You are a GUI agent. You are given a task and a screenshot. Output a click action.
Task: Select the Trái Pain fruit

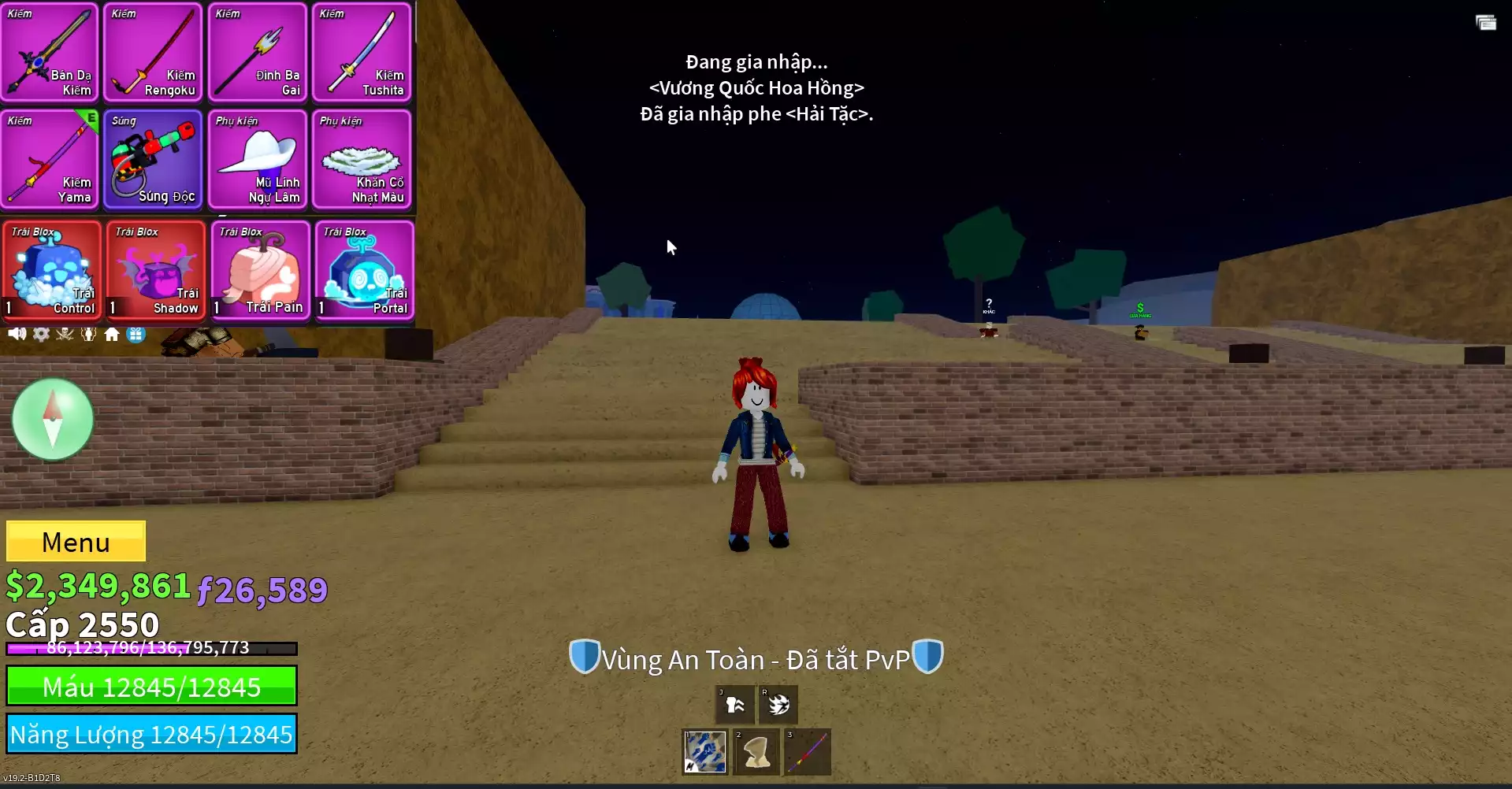(260, 270)
